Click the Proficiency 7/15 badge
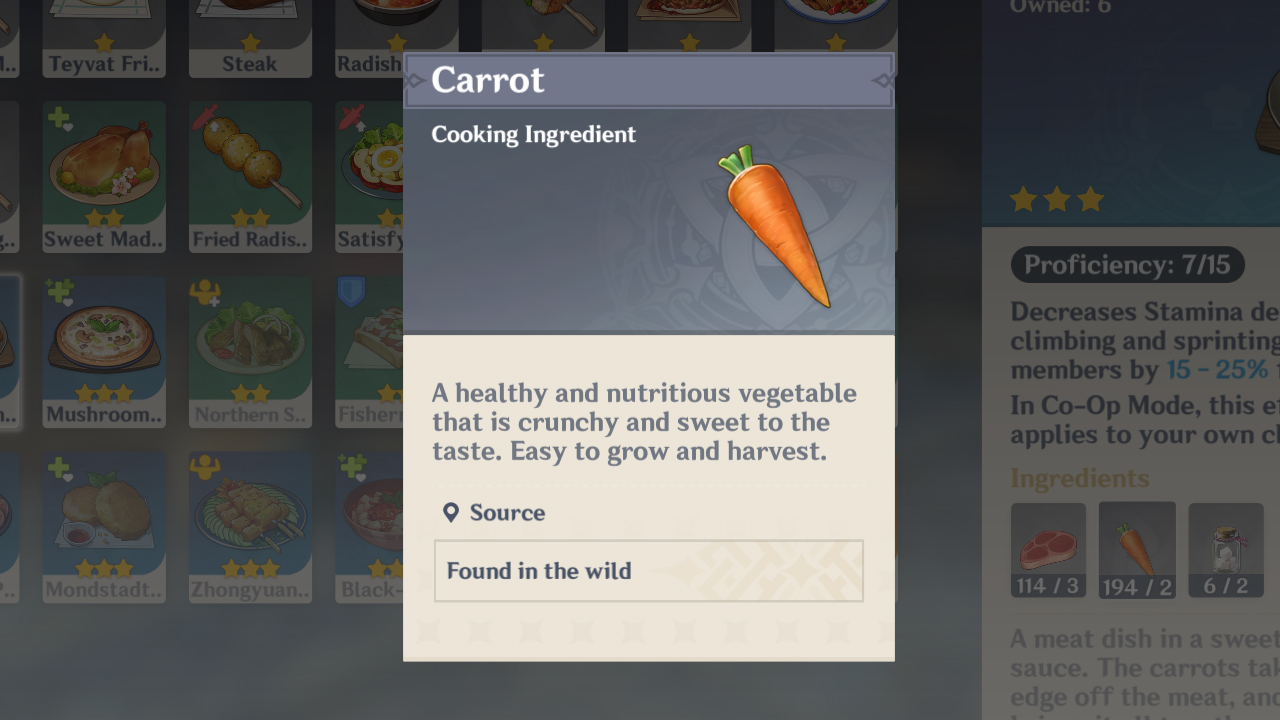This screenshot has height=720, width=1280. point(1127,265)
